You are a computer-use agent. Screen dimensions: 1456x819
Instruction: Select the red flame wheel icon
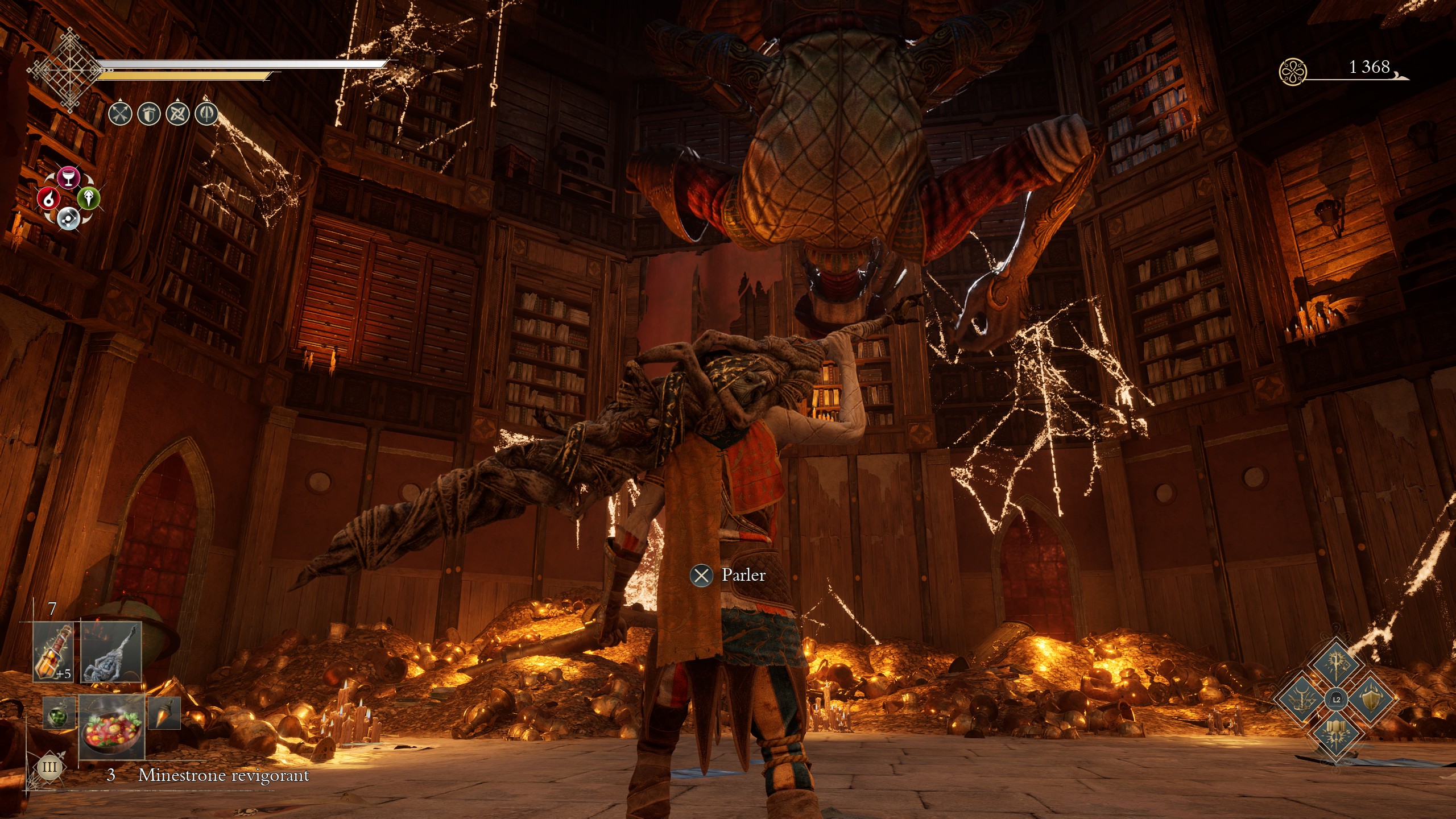48,198
